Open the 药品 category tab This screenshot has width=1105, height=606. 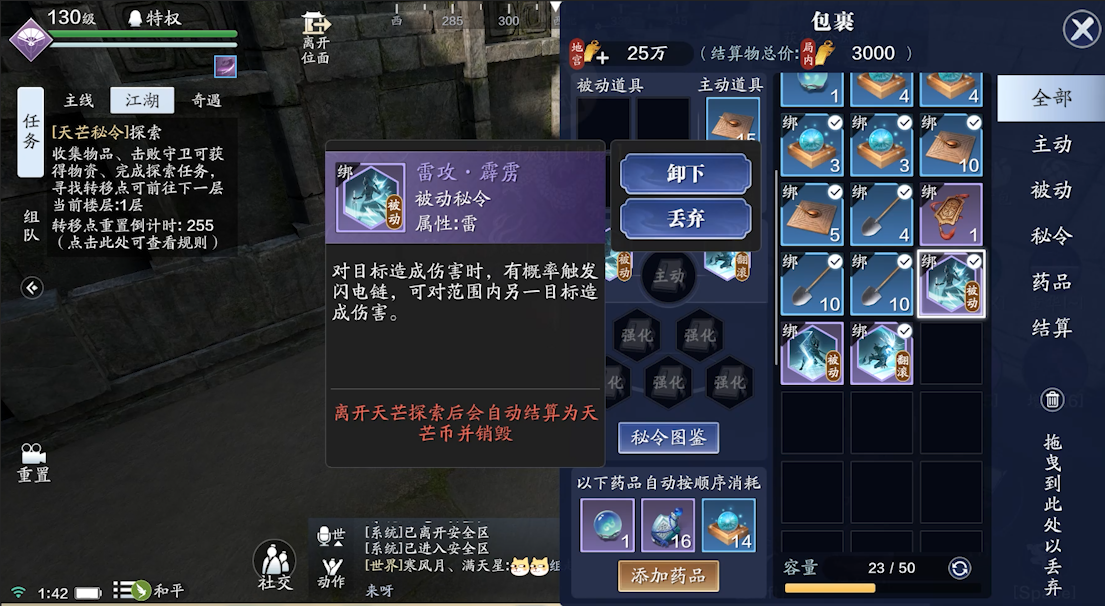coord(1051,282)
